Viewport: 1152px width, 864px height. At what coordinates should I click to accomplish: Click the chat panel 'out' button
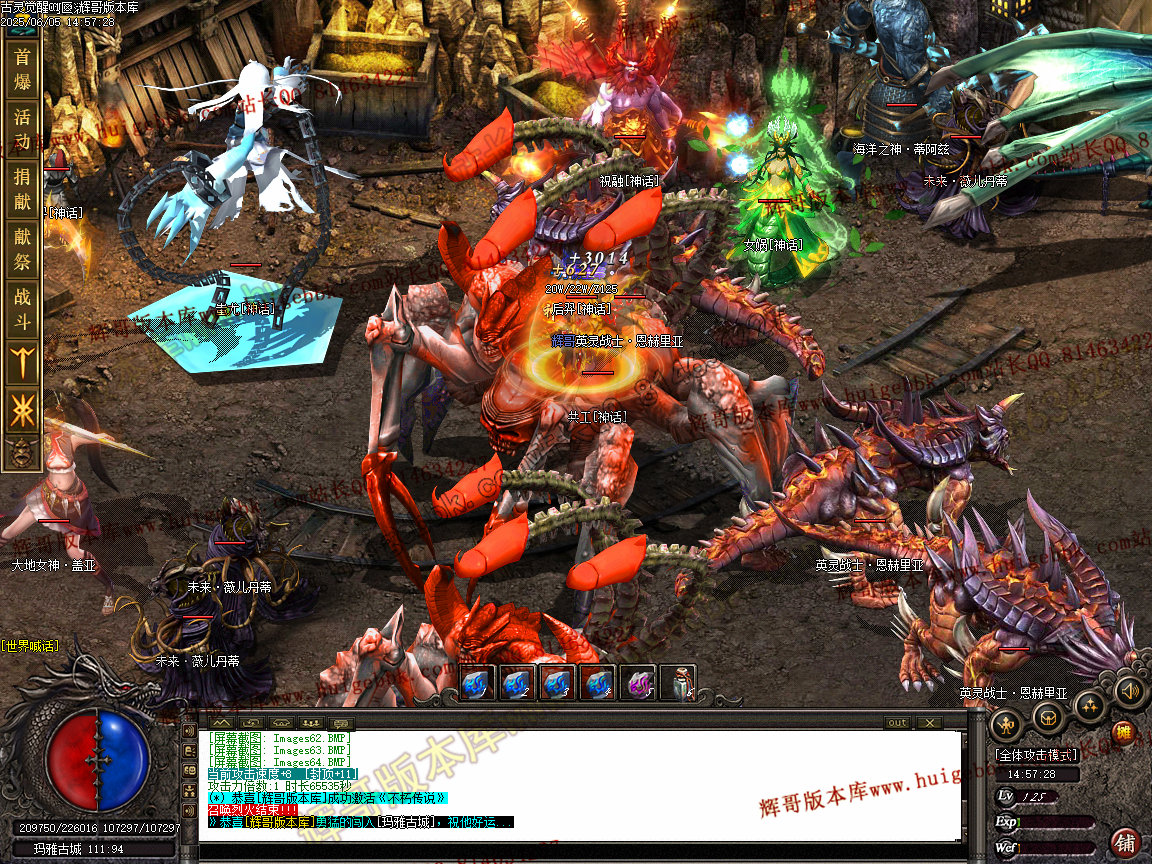(897, 722)
